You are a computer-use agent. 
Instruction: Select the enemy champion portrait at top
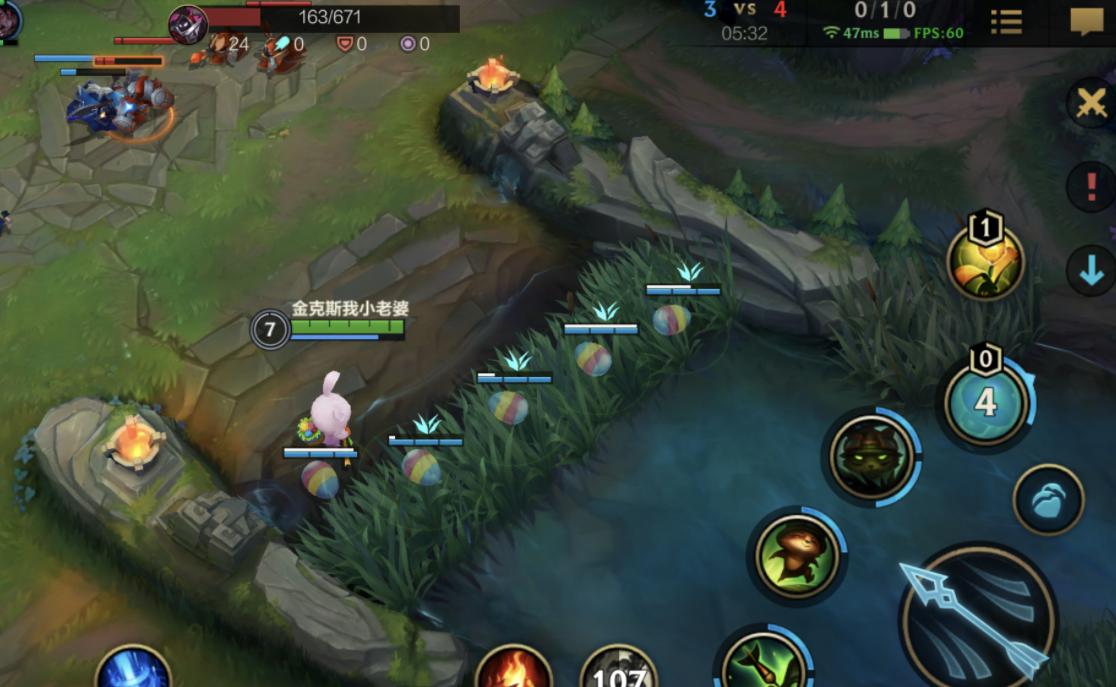coord(188,24)
